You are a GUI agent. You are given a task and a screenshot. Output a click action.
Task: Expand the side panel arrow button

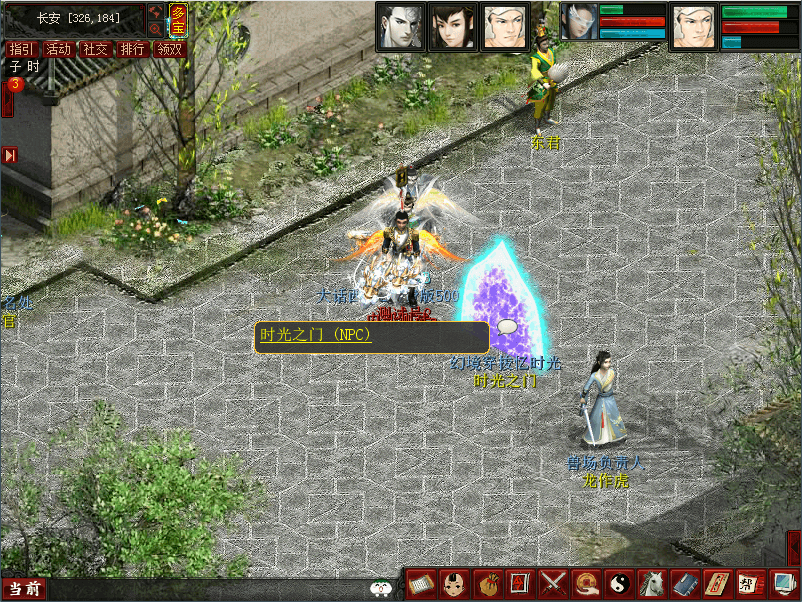9,155
